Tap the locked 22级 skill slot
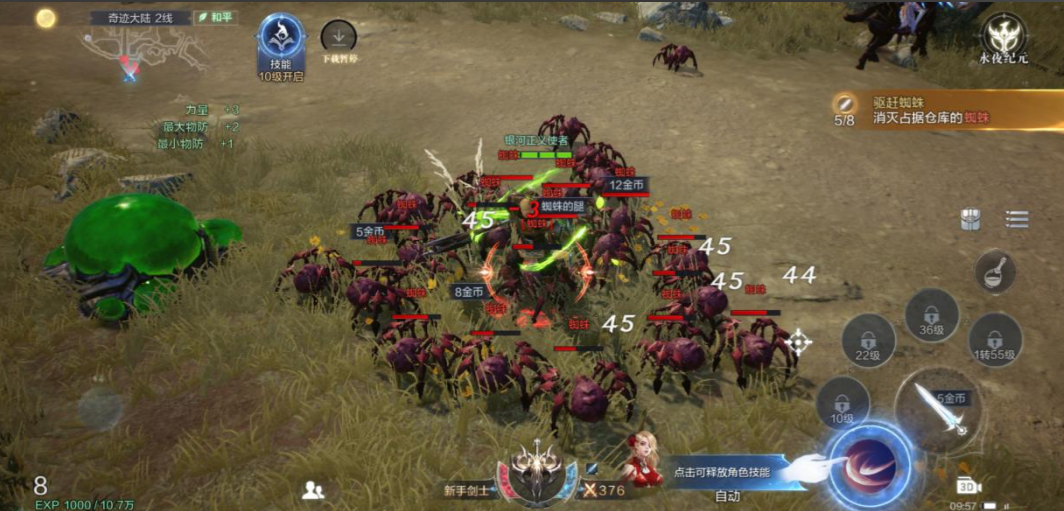 pos(868,341)
